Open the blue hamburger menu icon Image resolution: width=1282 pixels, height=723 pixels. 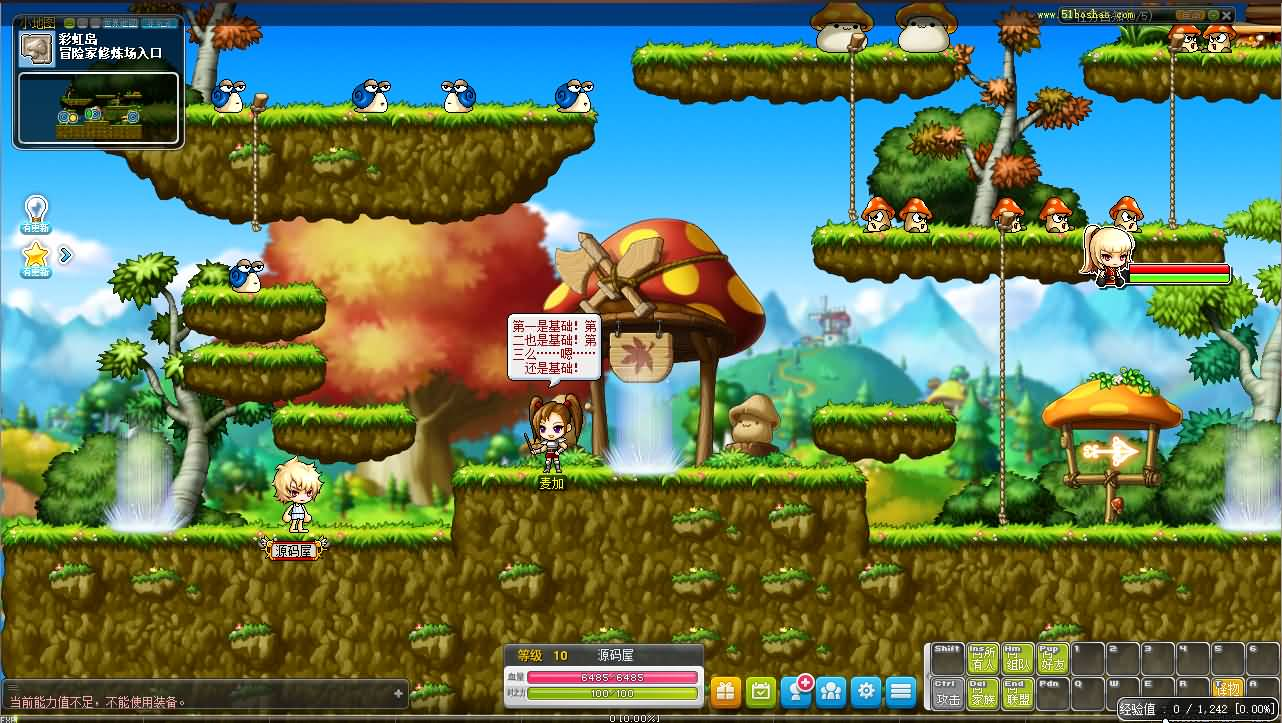(x=900, y=691)
